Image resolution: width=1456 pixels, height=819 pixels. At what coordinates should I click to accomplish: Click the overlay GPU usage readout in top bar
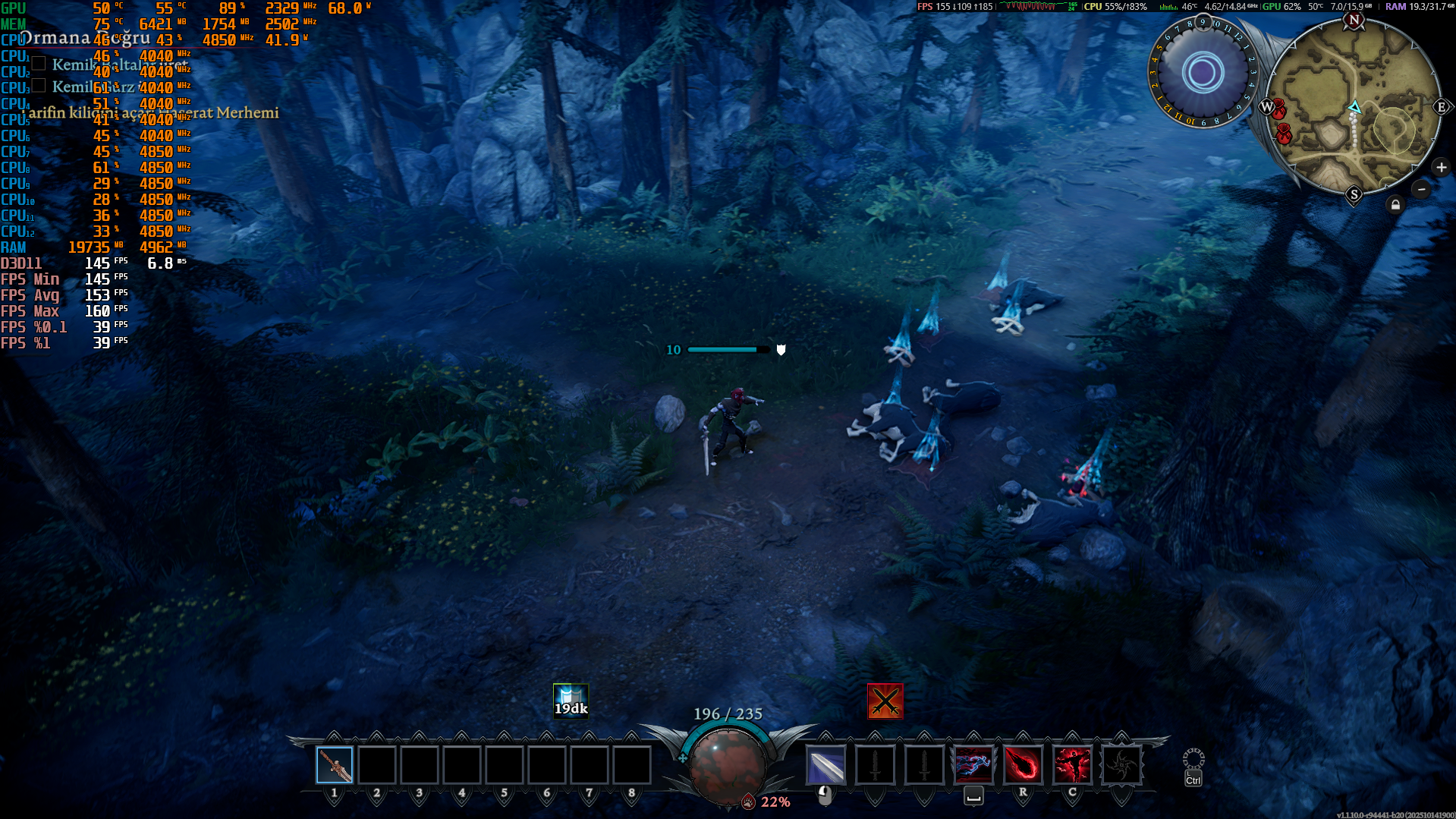point(1281,7)
